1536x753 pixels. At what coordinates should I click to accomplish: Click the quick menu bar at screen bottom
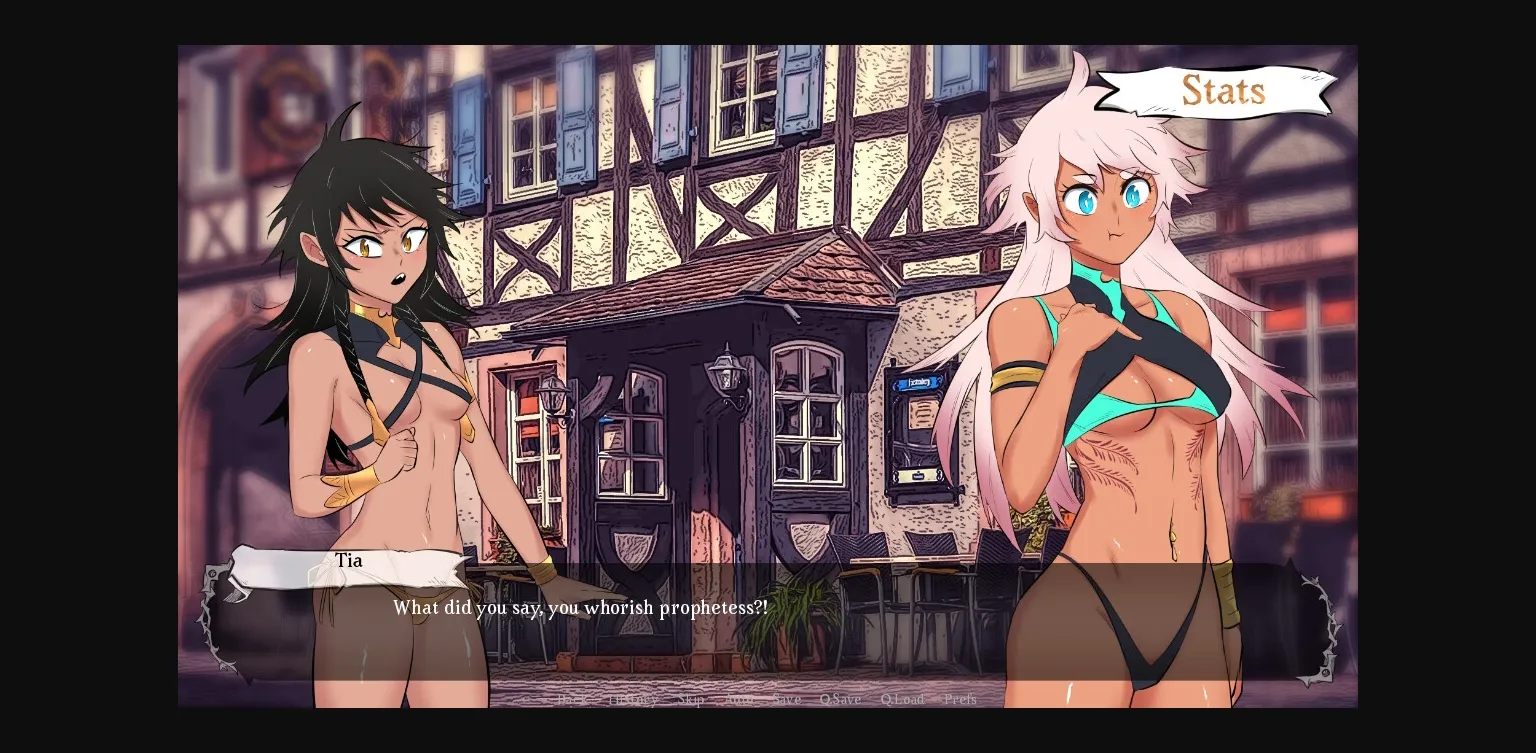pyautogui.click(x=768, y=699)
